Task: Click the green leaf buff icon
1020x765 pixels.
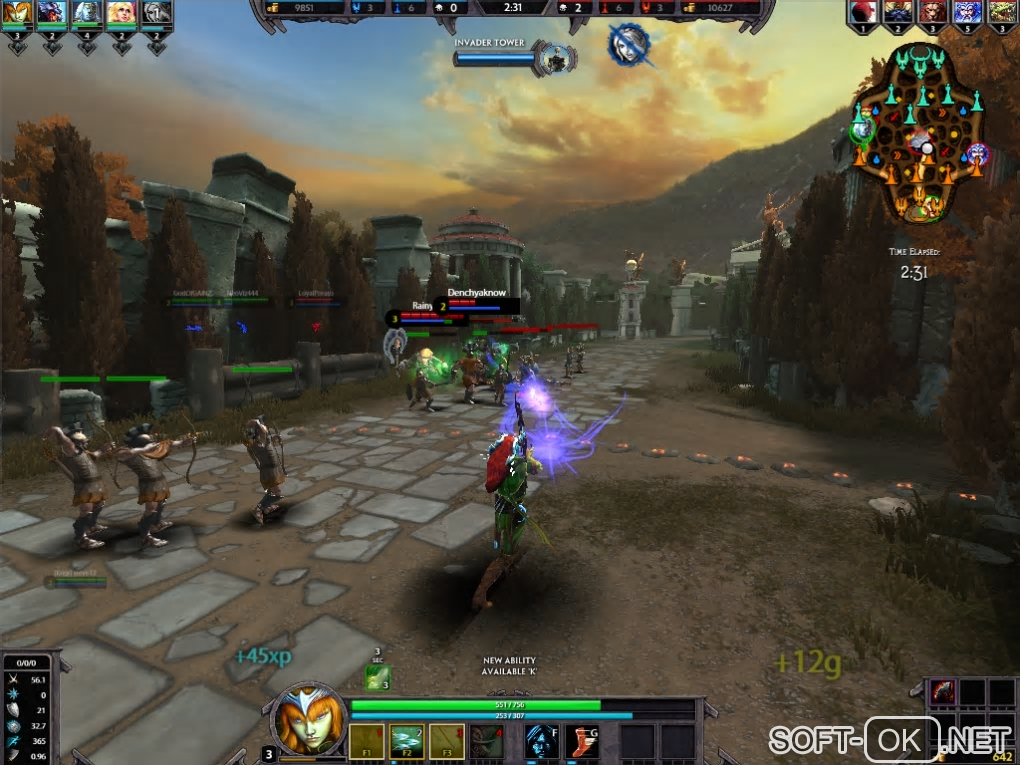Action: (378, 677)
